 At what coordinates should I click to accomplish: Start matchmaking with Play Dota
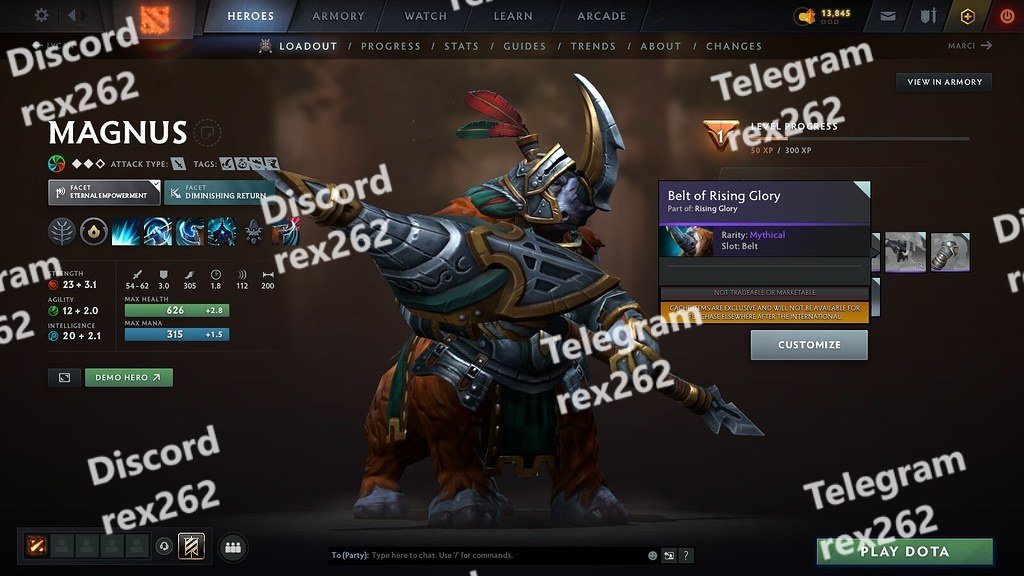(905, 551)
